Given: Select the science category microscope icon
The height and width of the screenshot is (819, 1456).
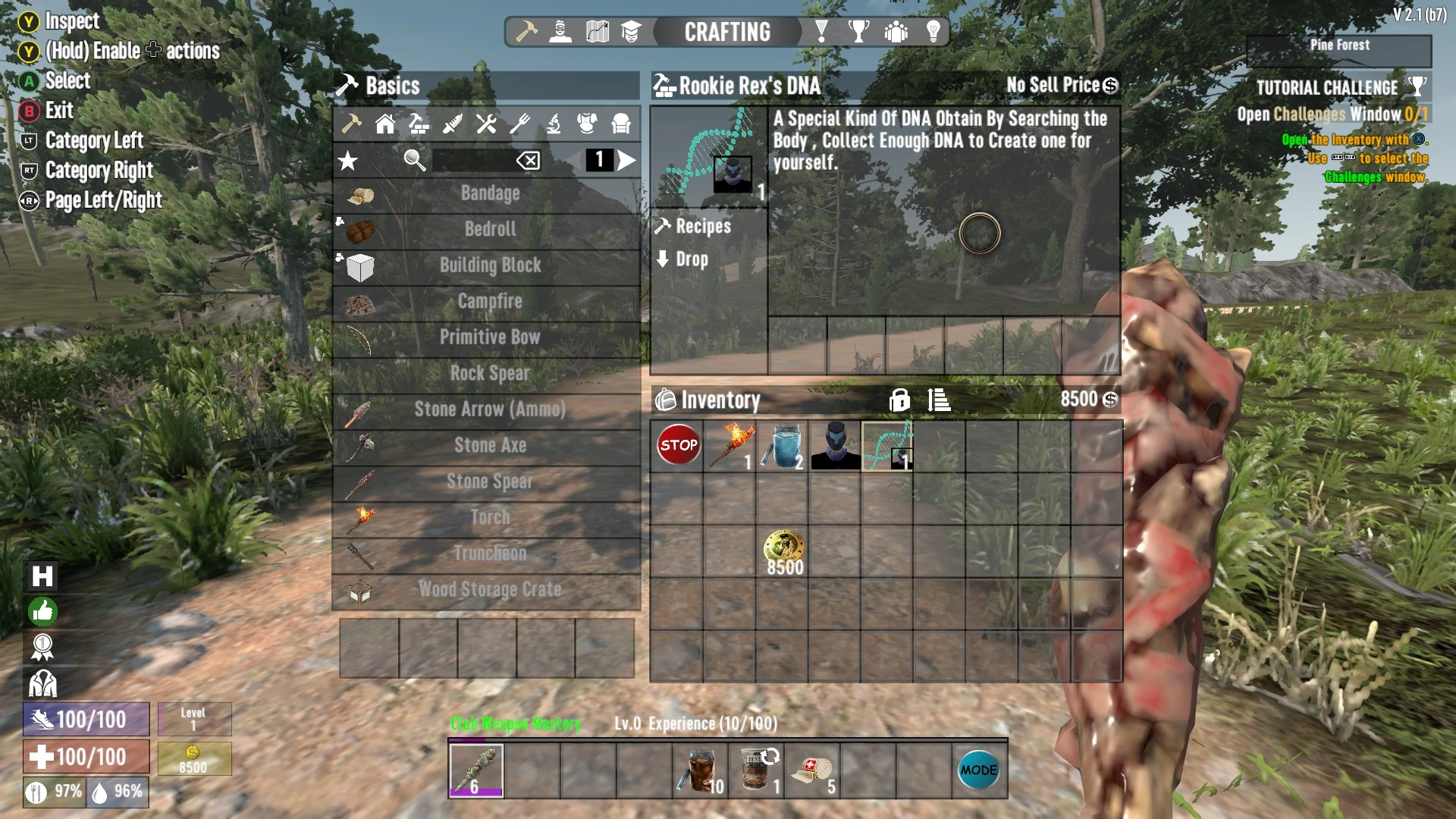Looking at the screenshot, I should click(x=553, y=124).
